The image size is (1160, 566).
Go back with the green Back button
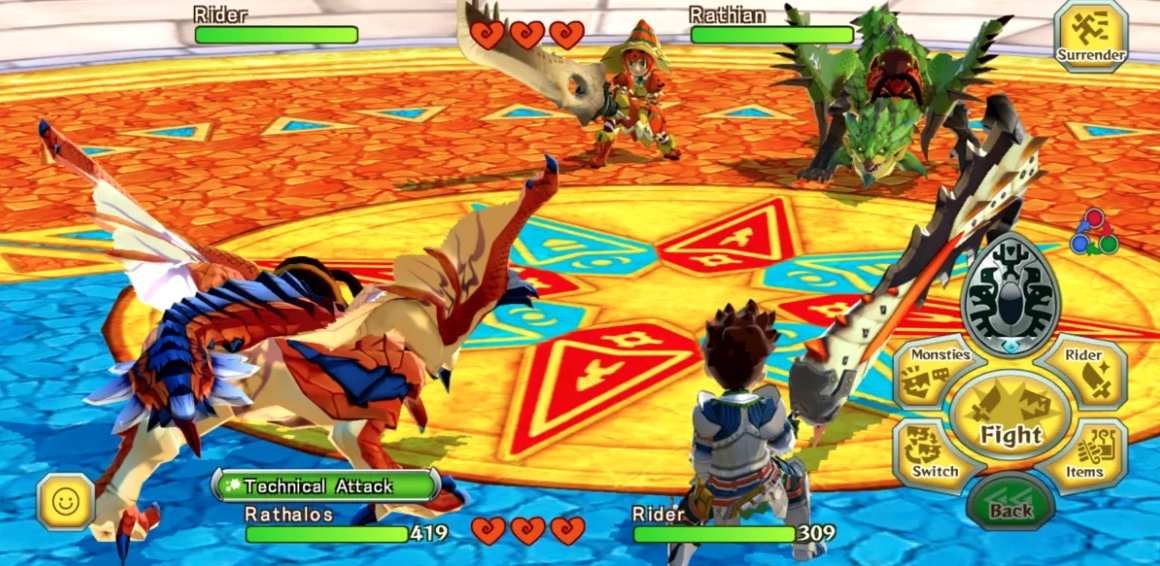(1010, 502)
